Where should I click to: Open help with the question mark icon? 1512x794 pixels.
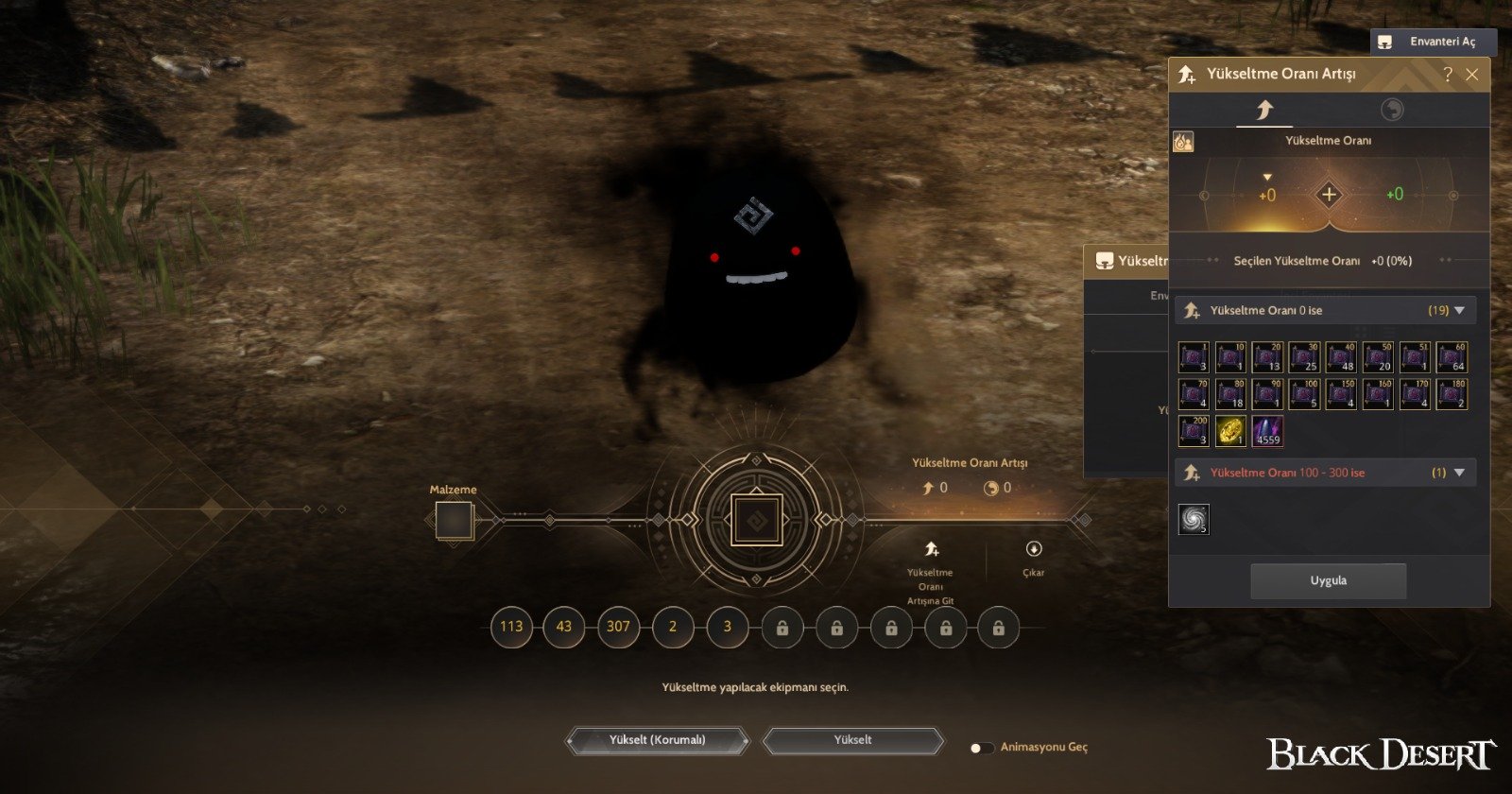click(1447, 75)
